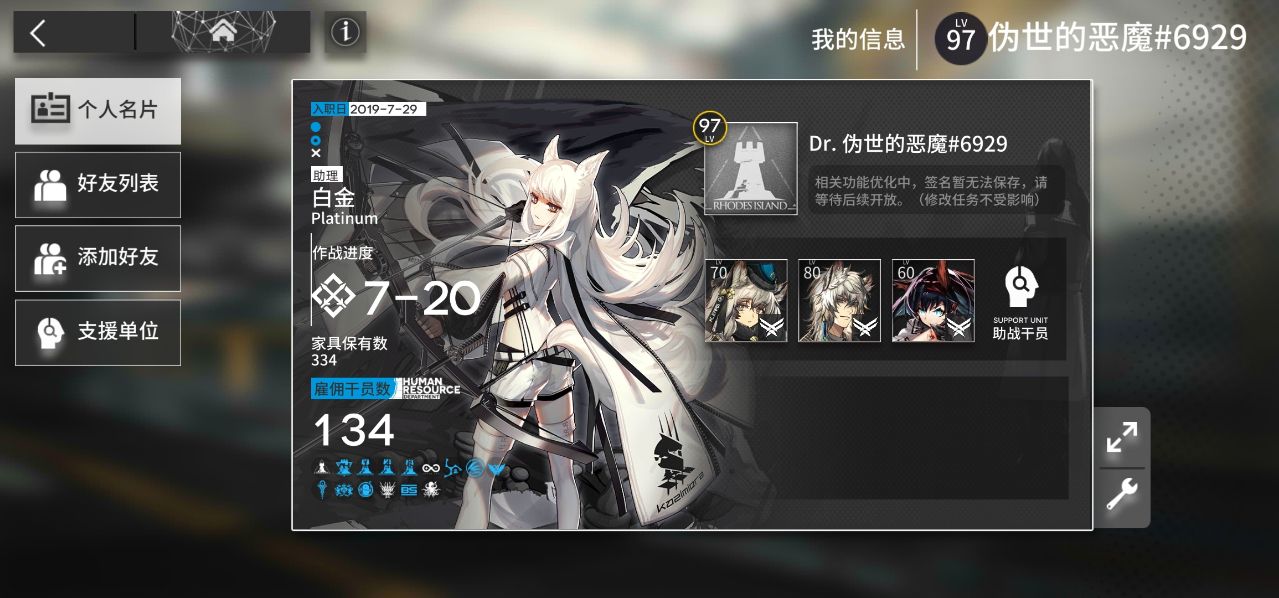Switch to the 个人名片 tab
1279x598 pixels.
pos(98,111)
